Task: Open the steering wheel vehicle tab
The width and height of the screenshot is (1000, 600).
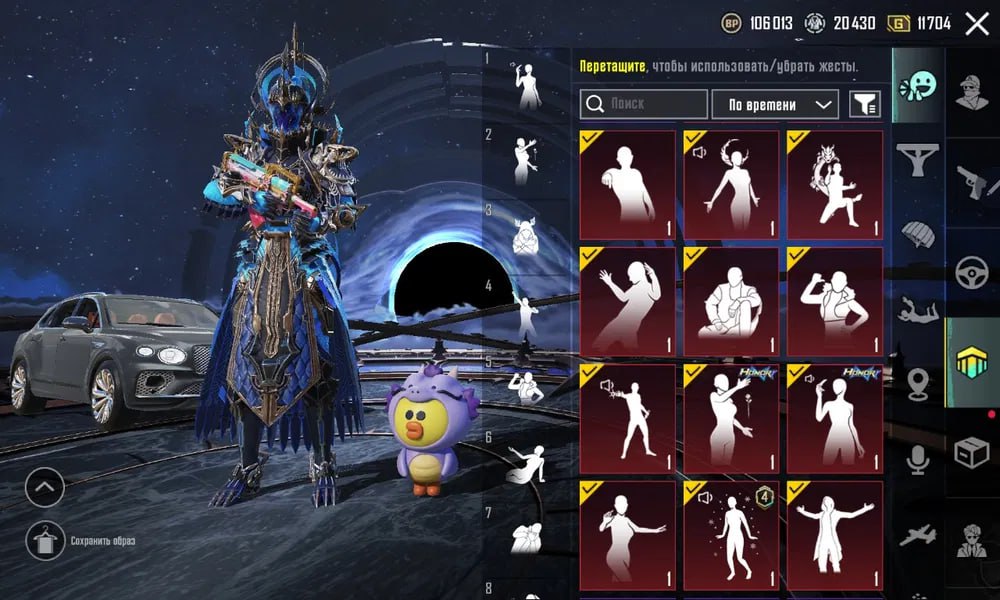Action: tap(972, 272)
